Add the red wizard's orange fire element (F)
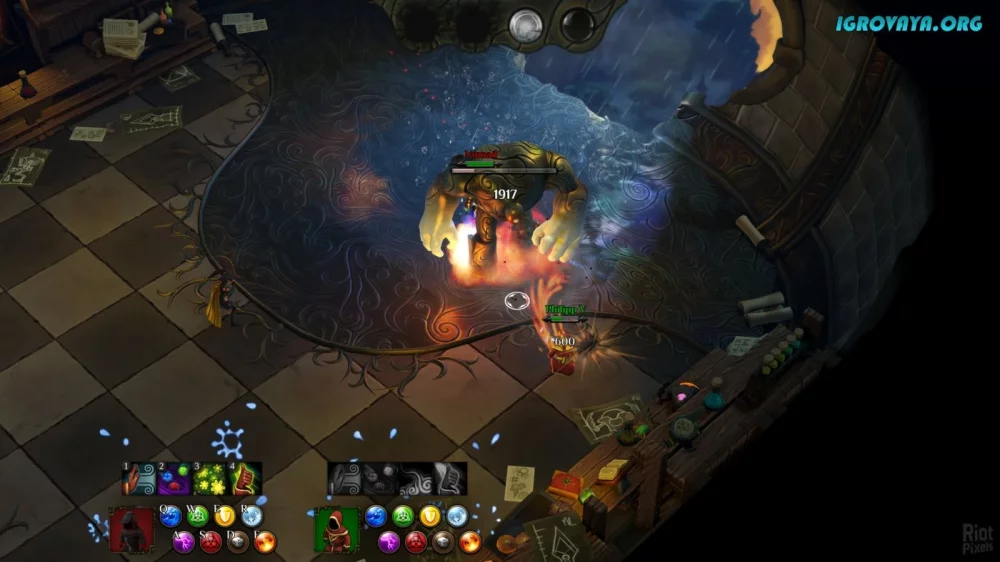This screenshot has height=562, width=1000. pos(265,542)
